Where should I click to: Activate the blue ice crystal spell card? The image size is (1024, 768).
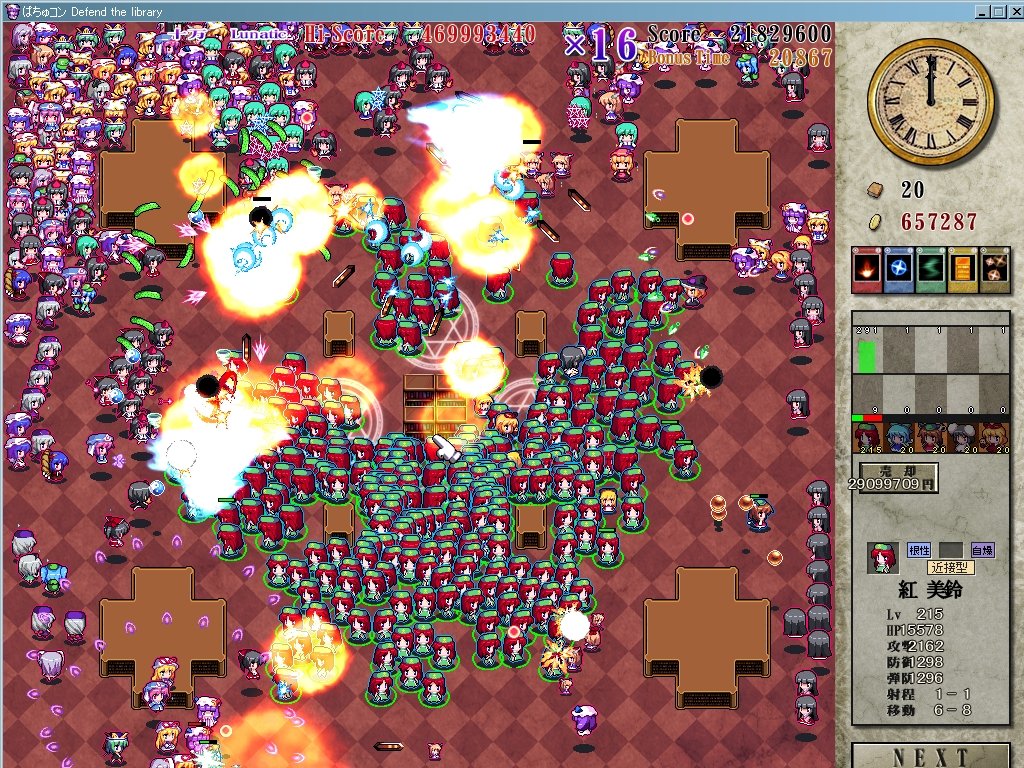[x=898, y=270]
